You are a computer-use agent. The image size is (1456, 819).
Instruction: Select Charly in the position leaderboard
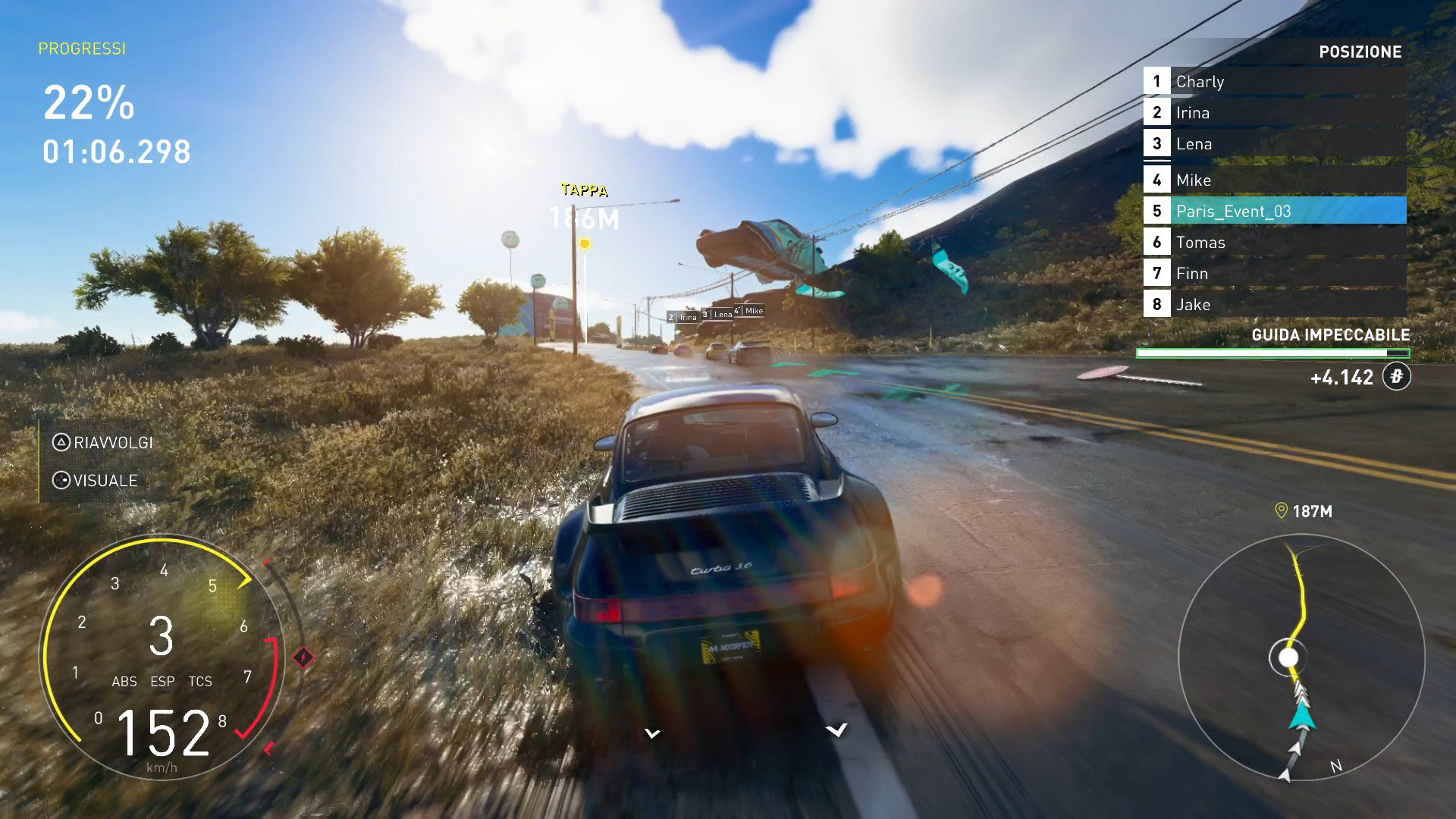1274,82
